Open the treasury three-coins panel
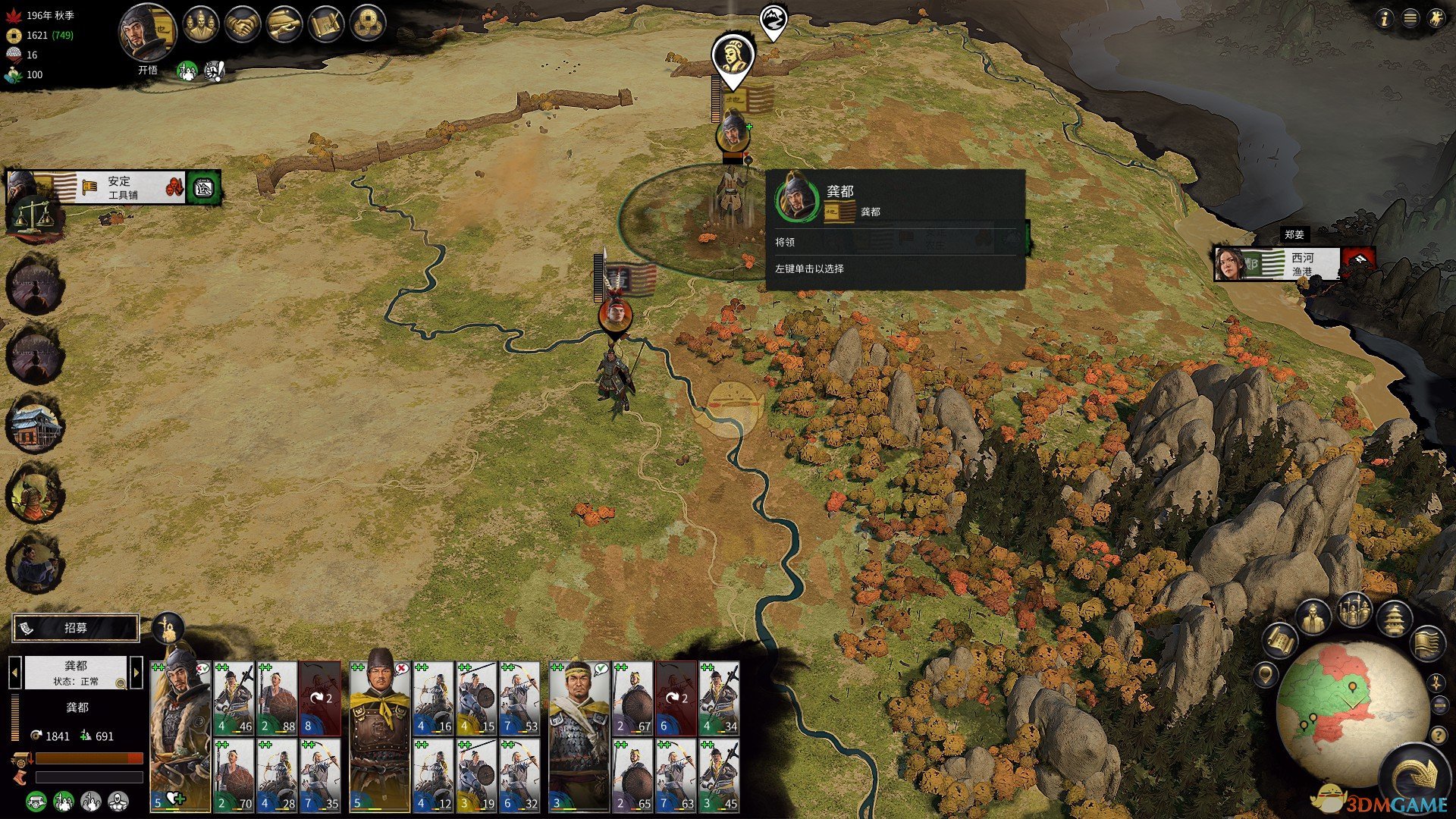The width and height of the screenshot is (1456, 819). 368,25
